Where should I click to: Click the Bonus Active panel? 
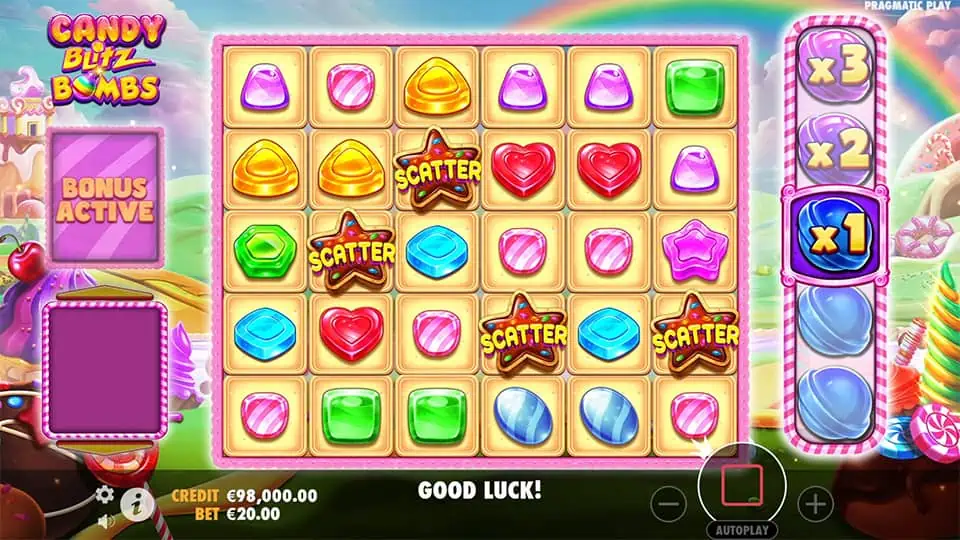(x=105, y=196)
